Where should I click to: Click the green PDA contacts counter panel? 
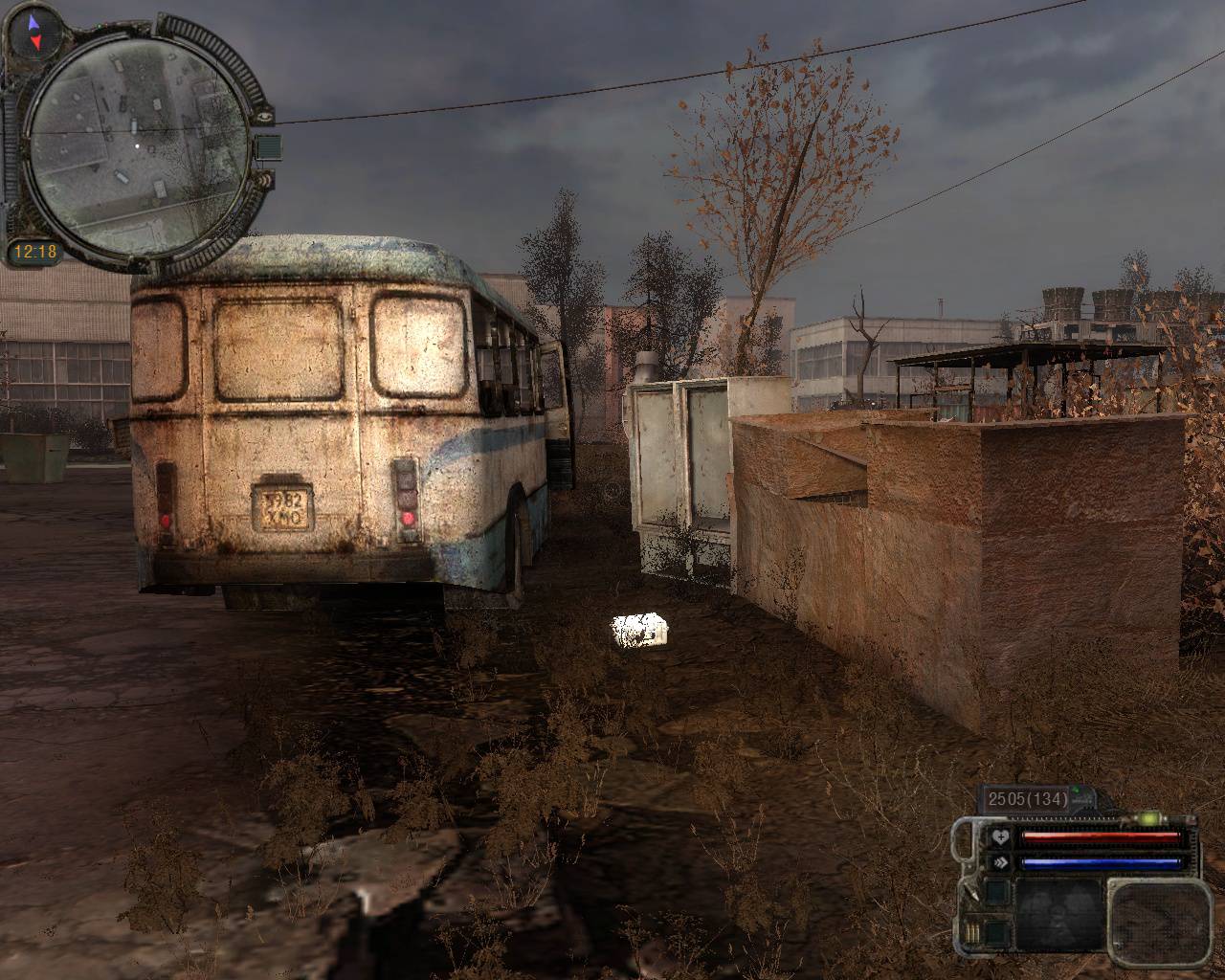point(269,146)
